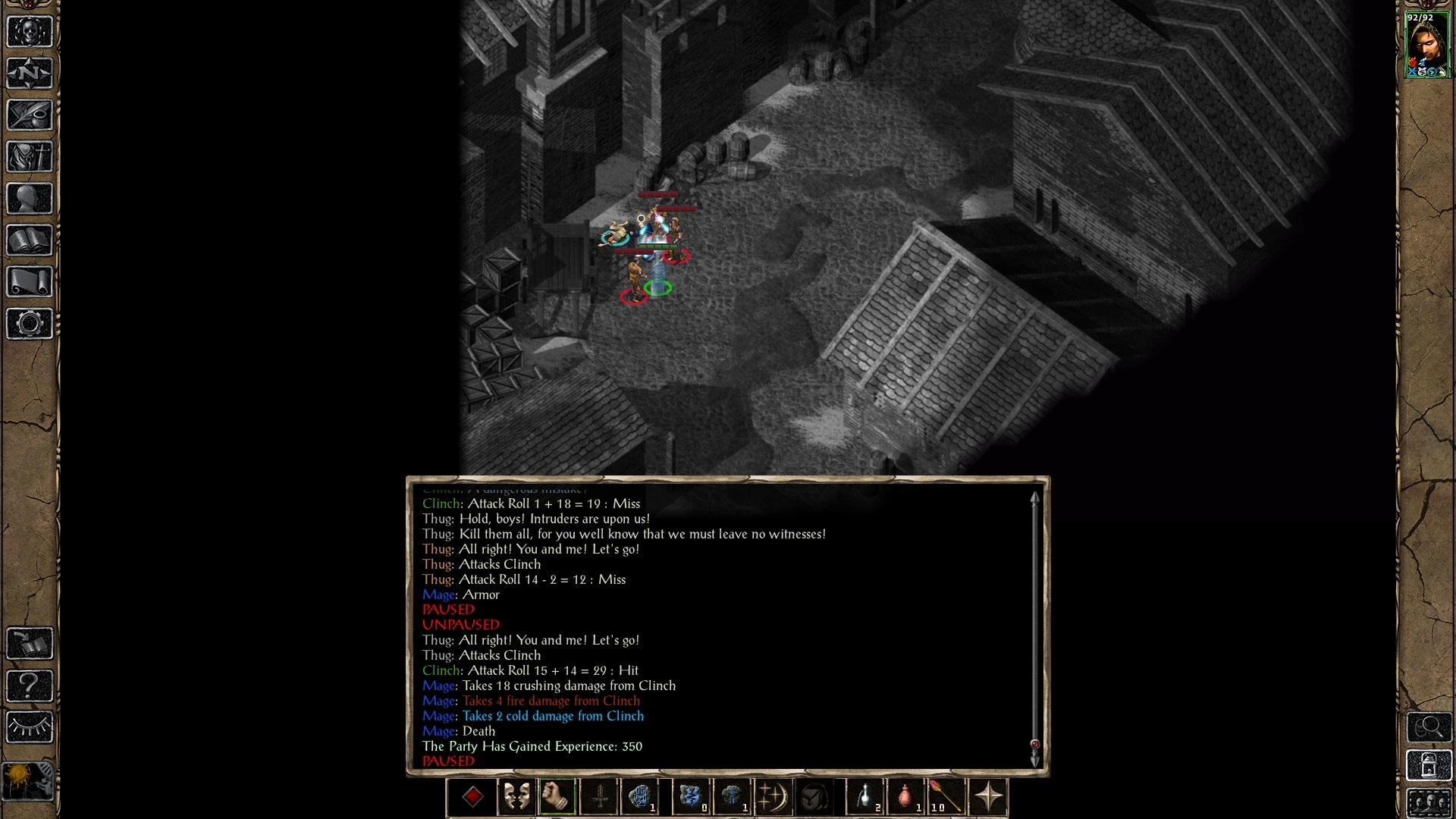Select all party with three helmets button

coord(1429,803)
